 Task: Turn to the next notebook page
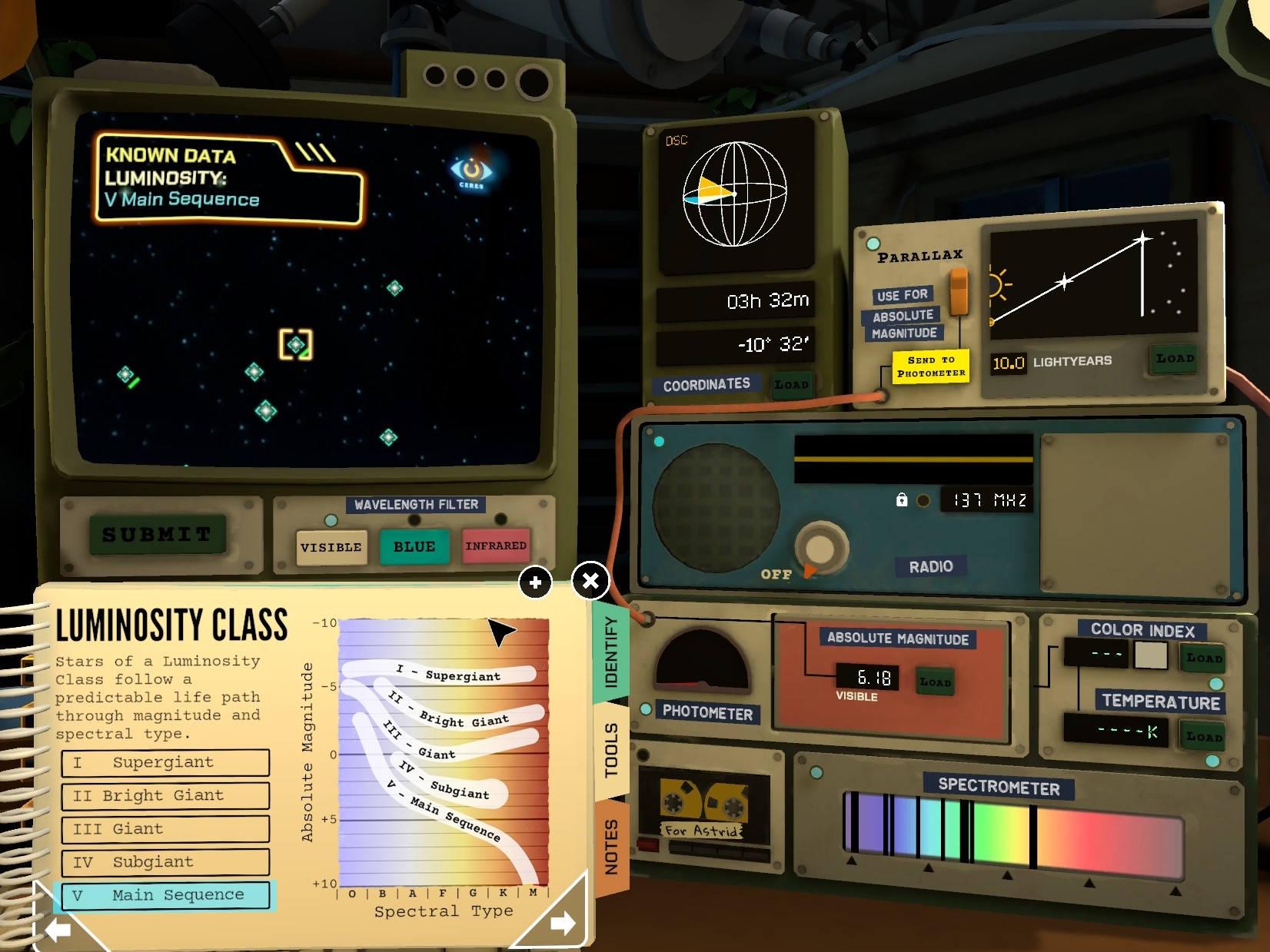pyautogui.click(x=563, y=922)
